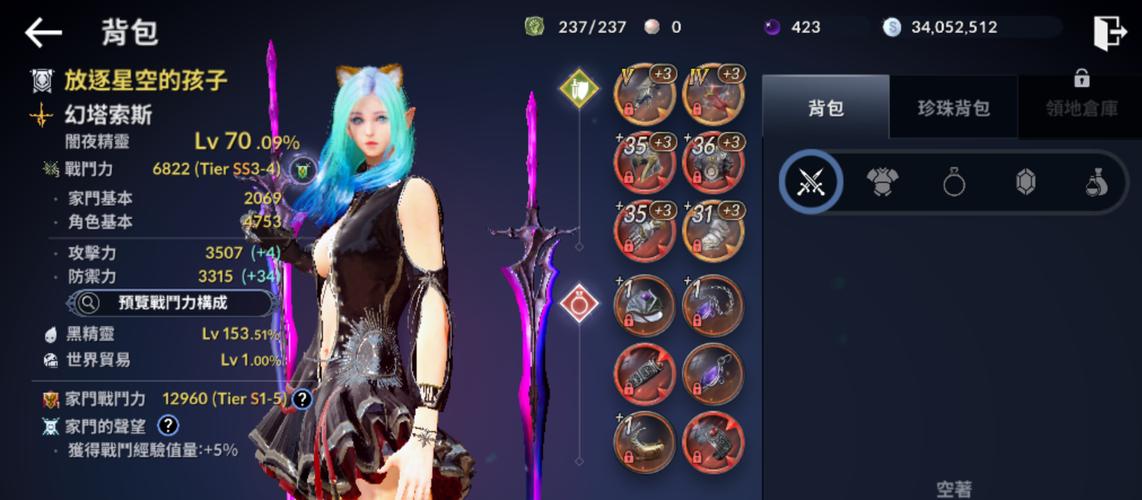Select the 背包 tab
Image resolution: width=1142 pixels, height=500 pixels.
826,108
